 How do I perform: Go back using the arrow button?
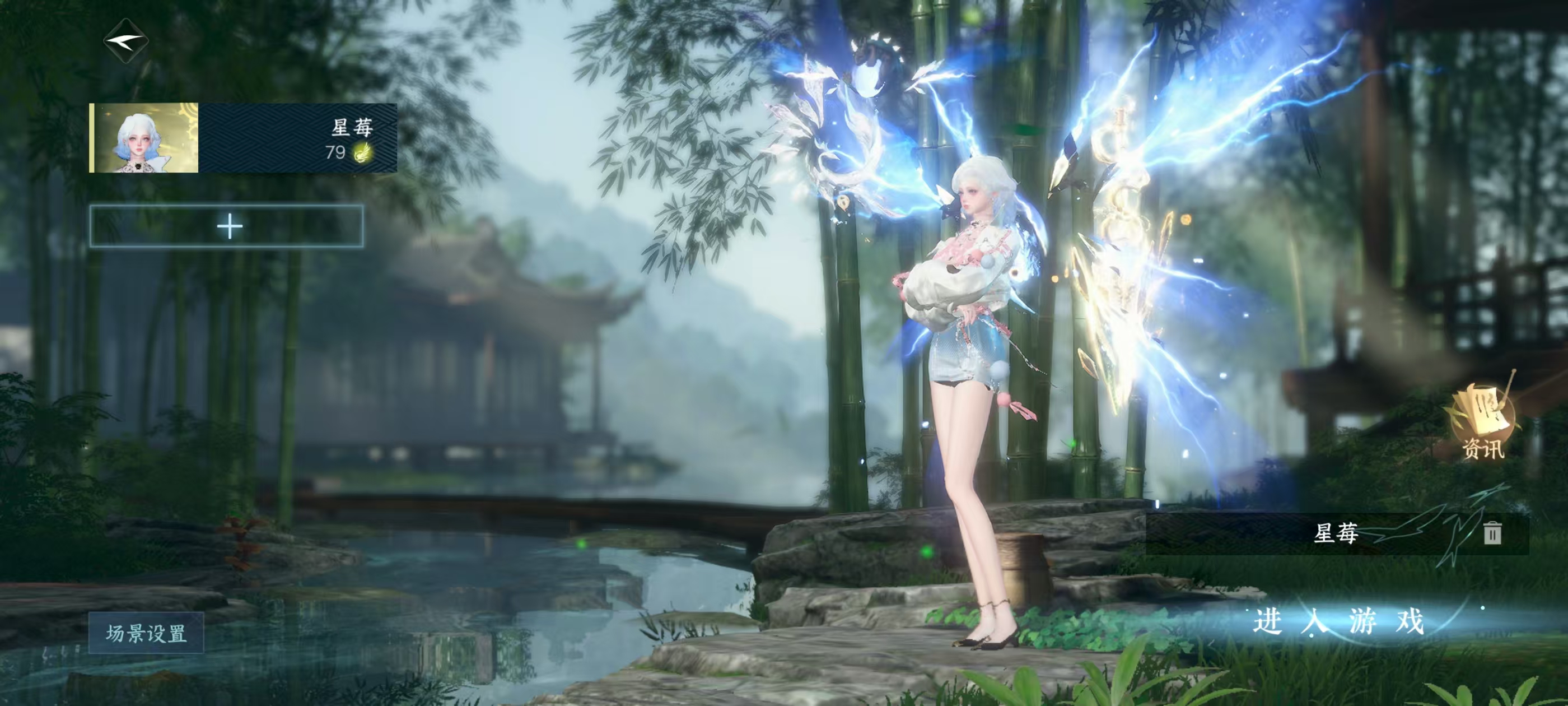point(126,41)
